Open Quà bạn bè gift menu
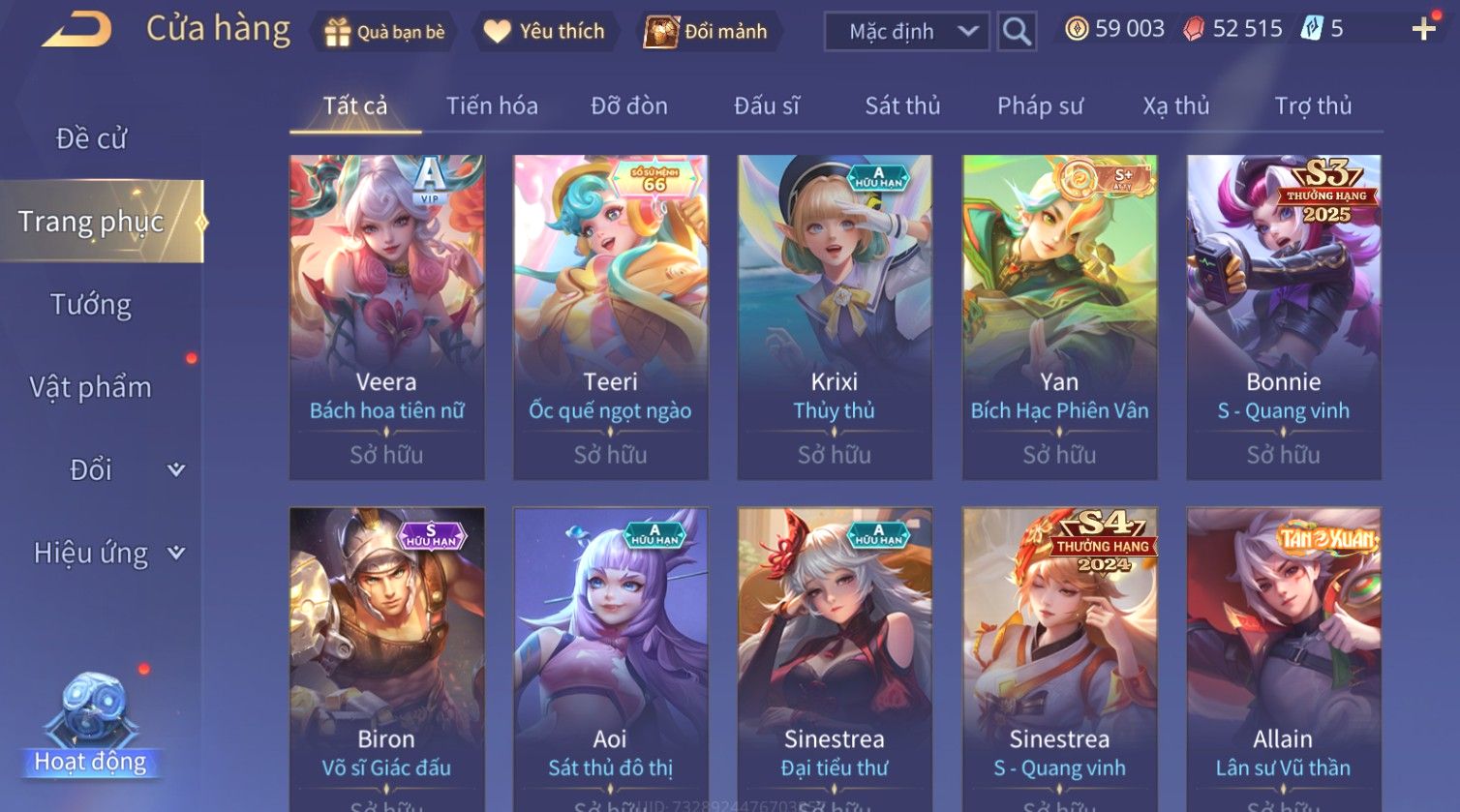Viewport: 1460px width, 812px height. coord(385,32)
